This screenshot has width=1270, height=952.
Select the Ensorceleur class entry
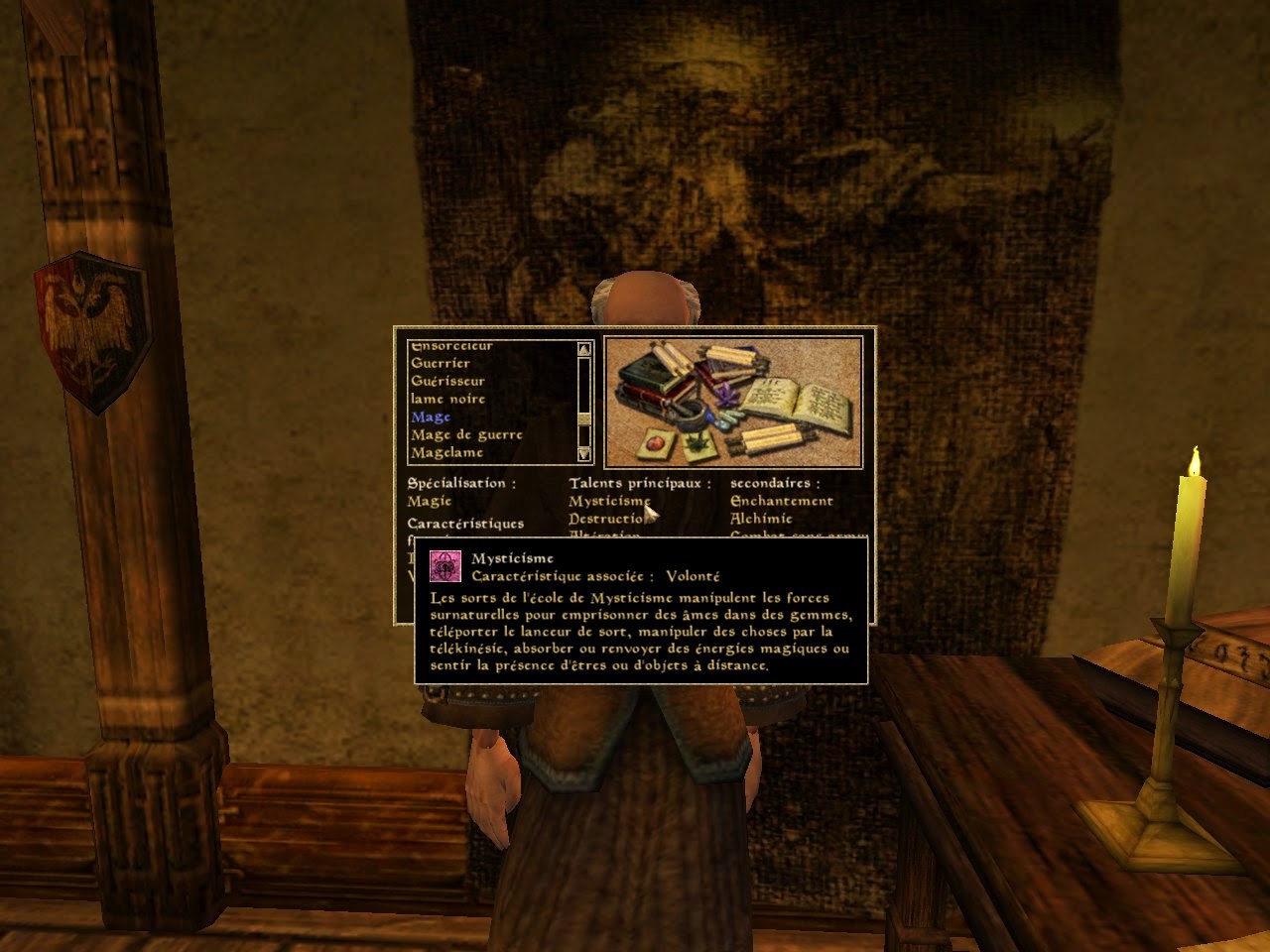click(x=452, y=345)
